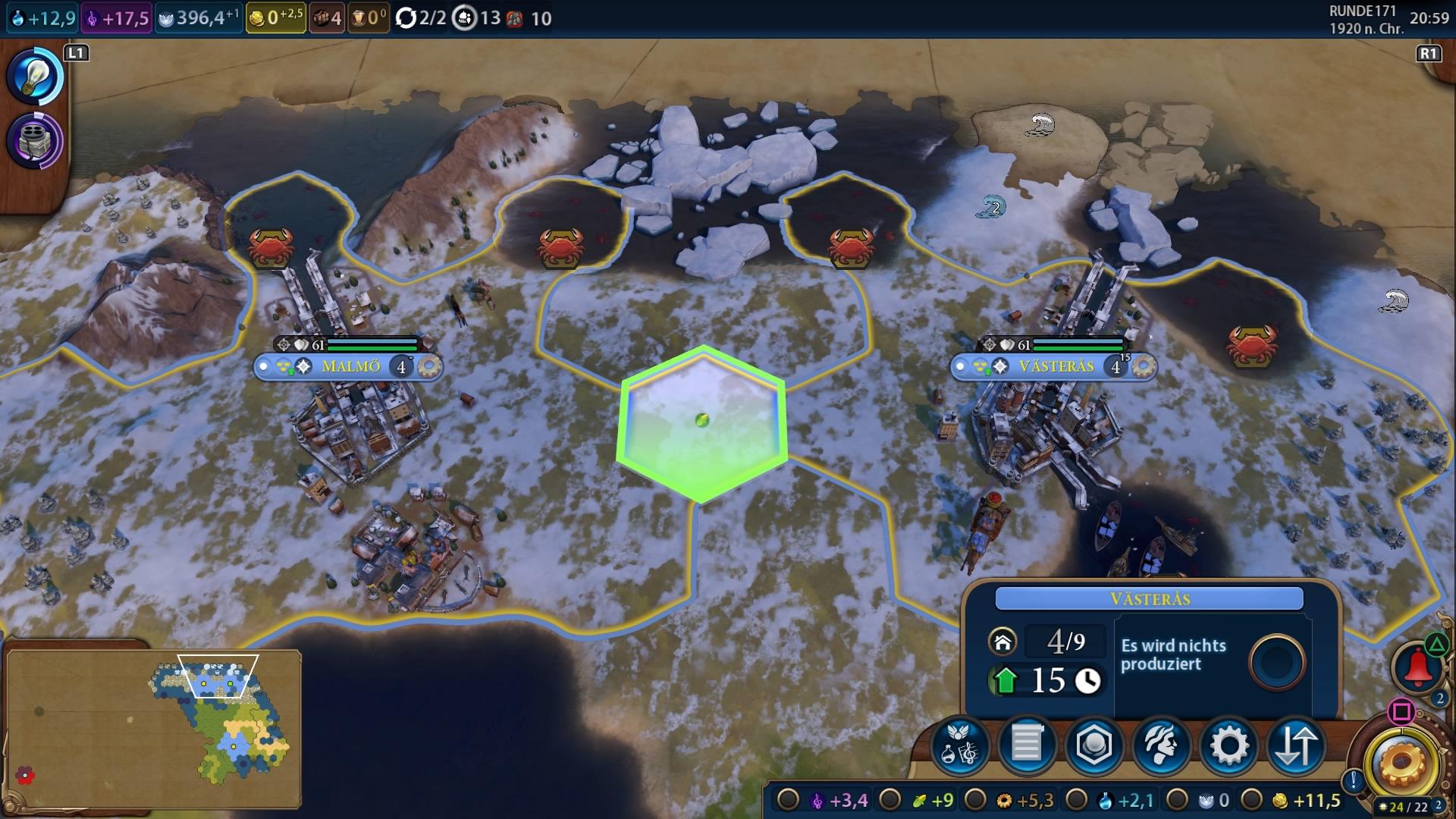Select the Västerås city banner

coord(1056,367)
